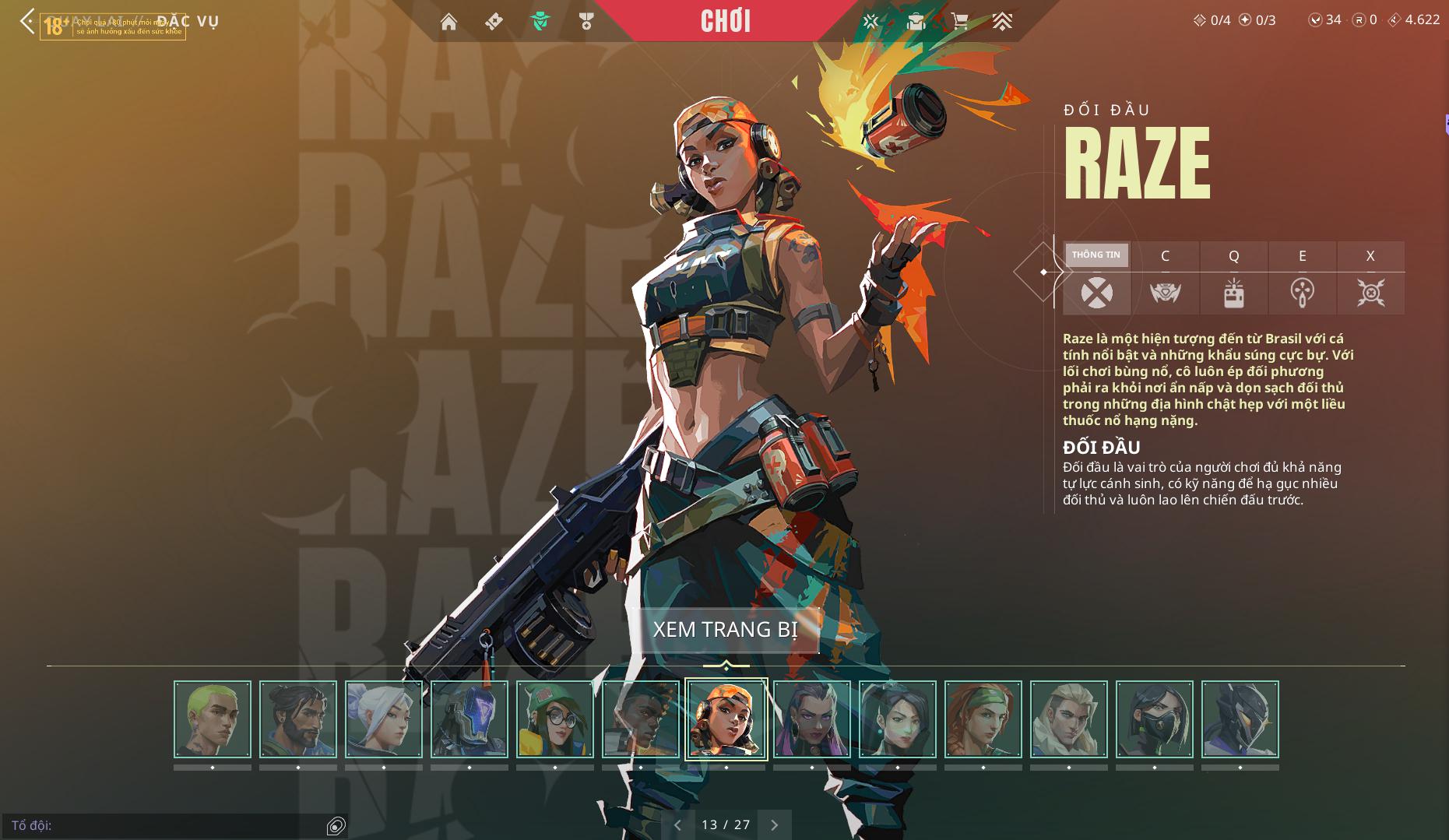The image size is (1449, 840).
Task: Pick Viper's masked portrait
Action: pos(1154,719)
